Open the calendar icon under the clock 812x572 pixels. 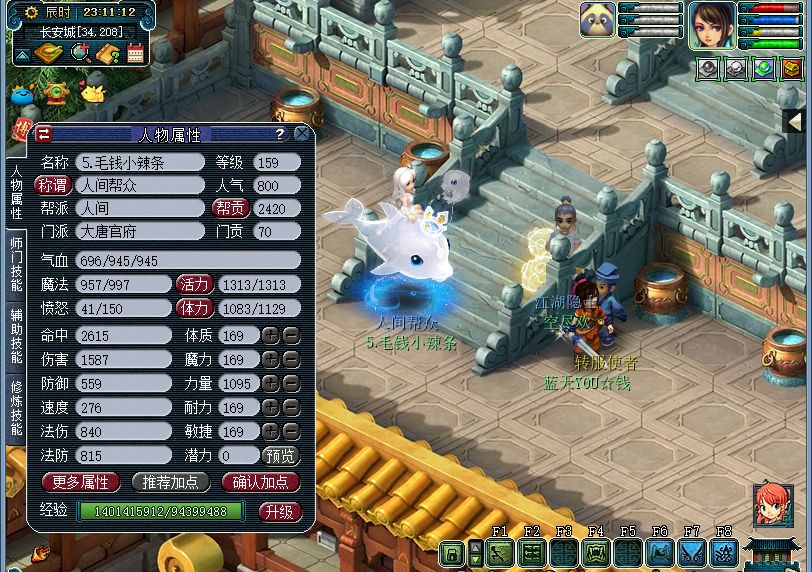tap(135, 54)
